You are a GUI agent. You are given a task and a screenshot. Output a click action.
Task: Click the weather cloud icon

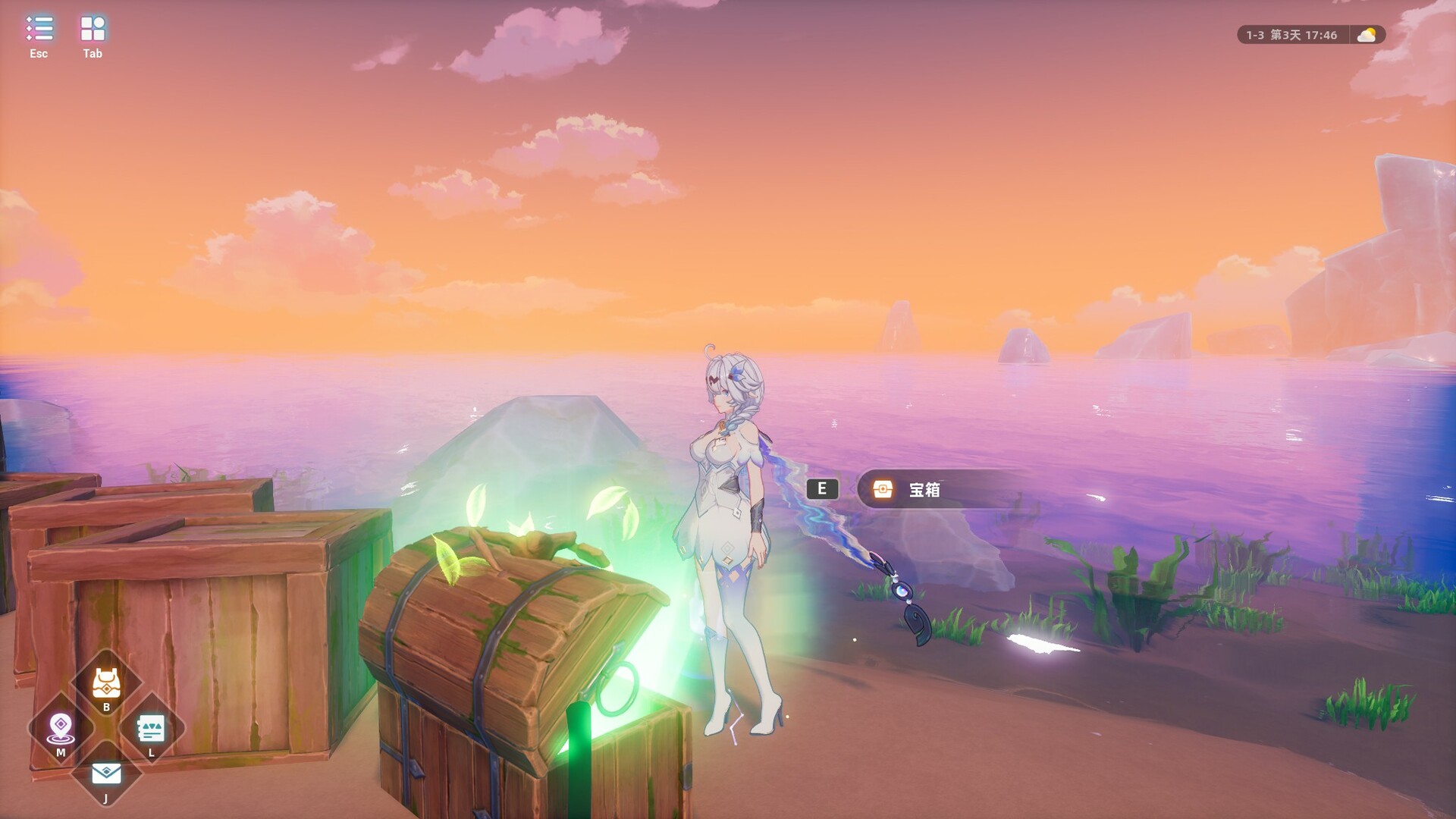click(1369, 33)
